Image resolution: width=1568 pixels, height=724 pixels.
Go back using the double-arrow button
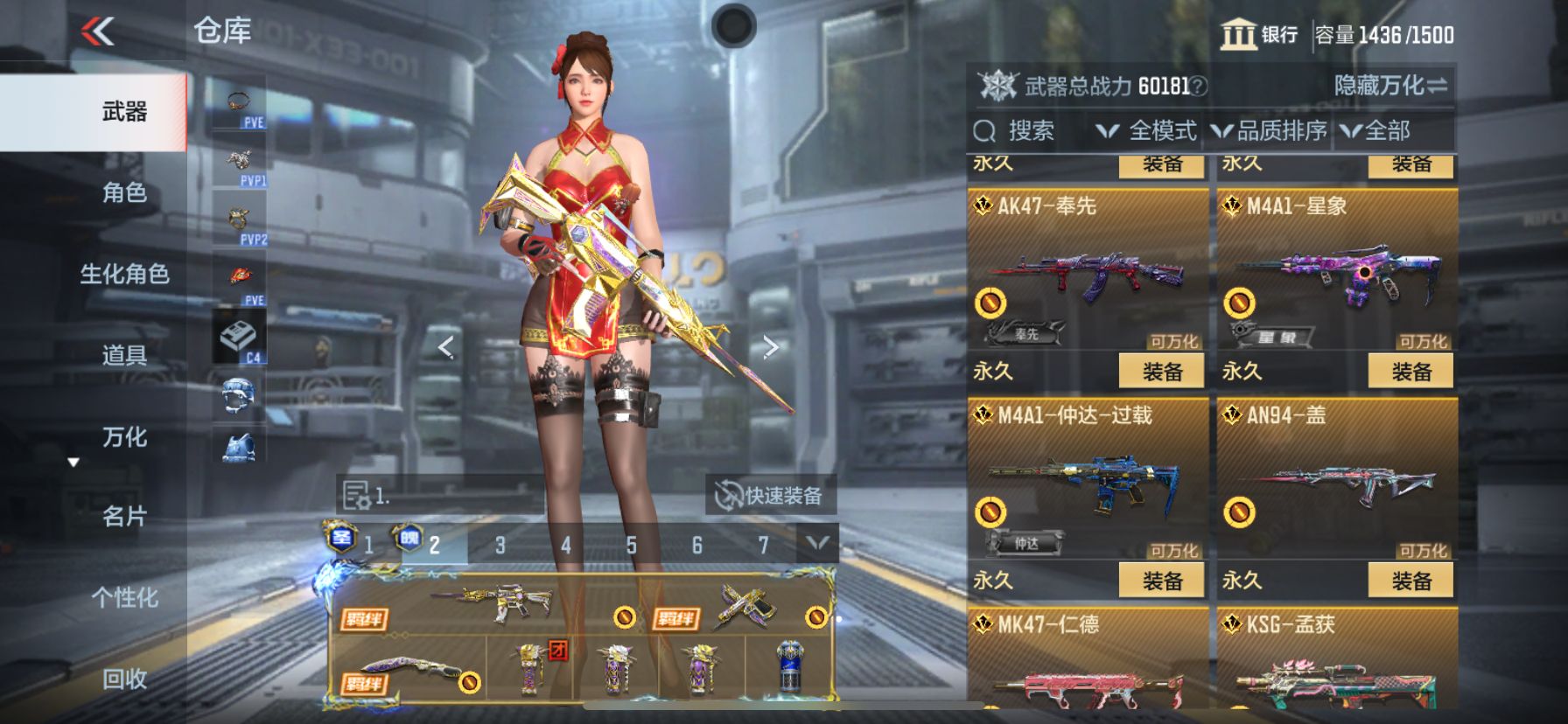(x=98, y=32)
